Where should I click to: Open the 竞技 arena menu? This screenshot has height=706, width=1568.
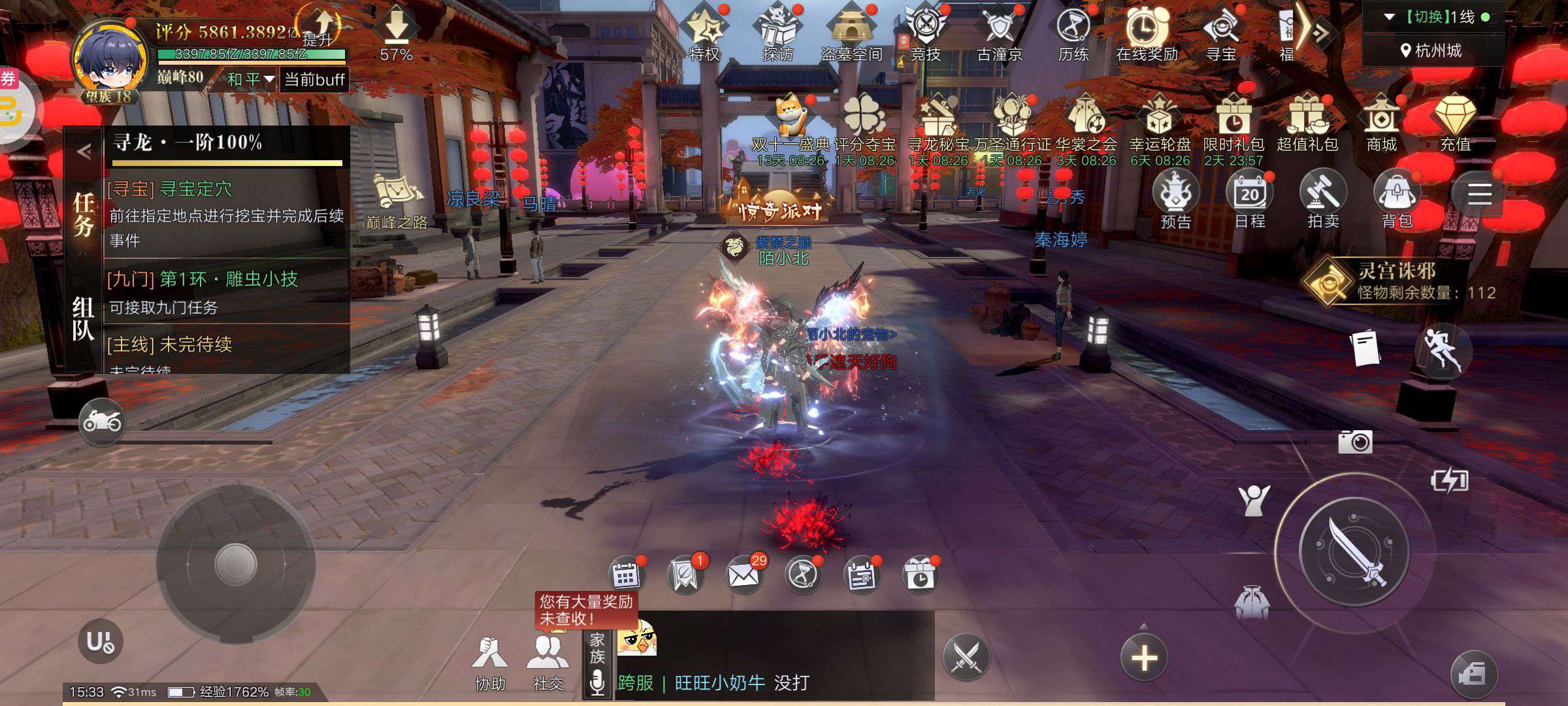pyautogui.click(x=926, y=34)
